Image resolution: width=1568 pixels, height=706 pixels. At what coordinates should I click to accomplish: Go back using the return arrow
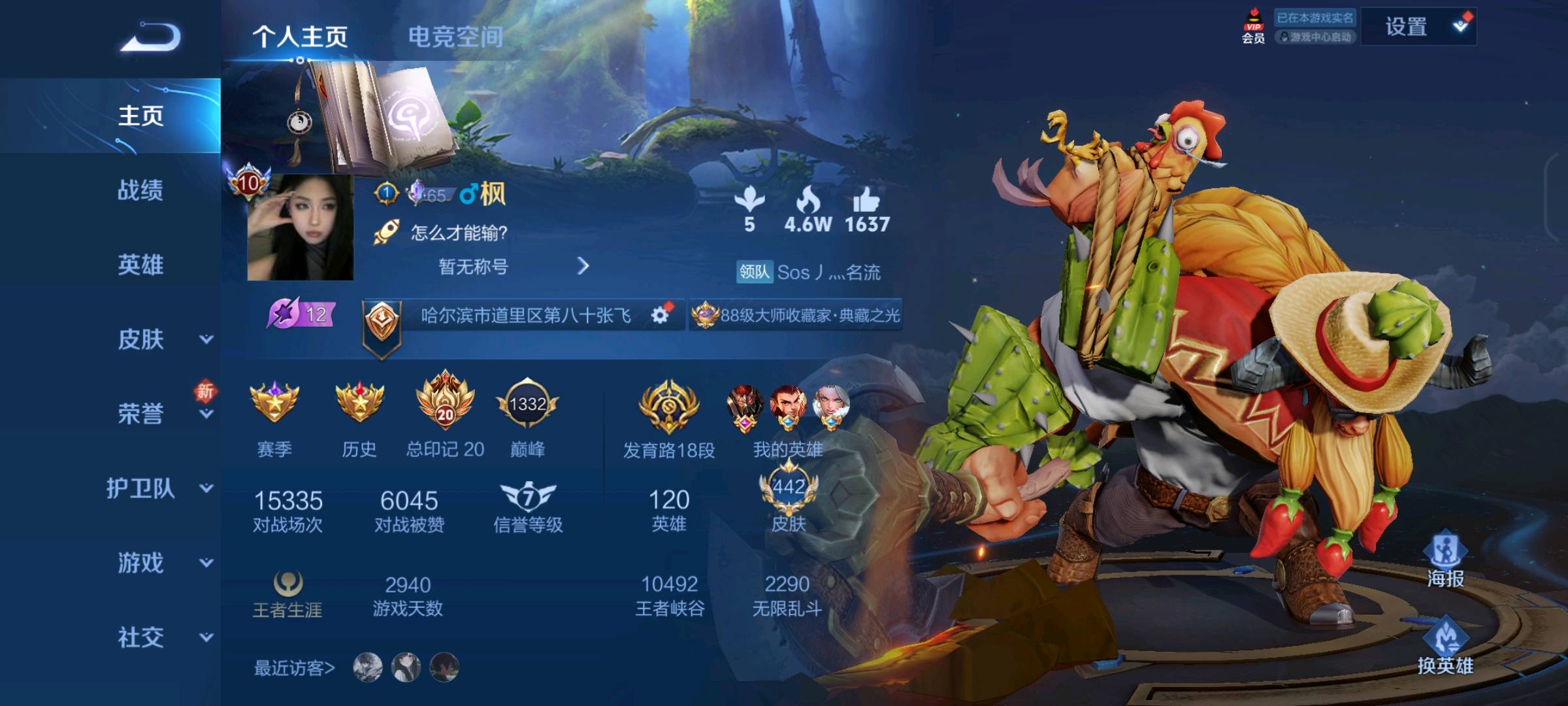[x=150, y=37]
